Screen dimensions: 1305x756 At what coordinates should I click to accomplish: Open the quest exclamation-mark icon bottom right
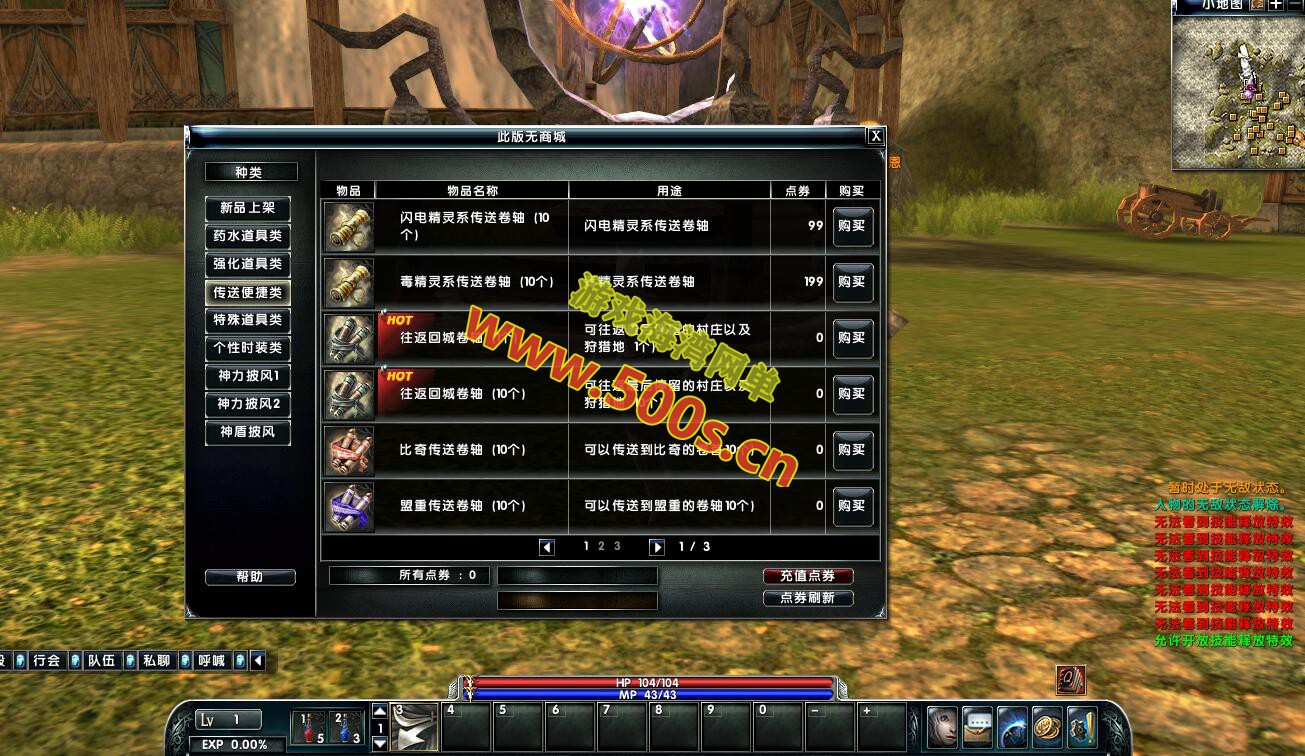(x=1082, y=728)
